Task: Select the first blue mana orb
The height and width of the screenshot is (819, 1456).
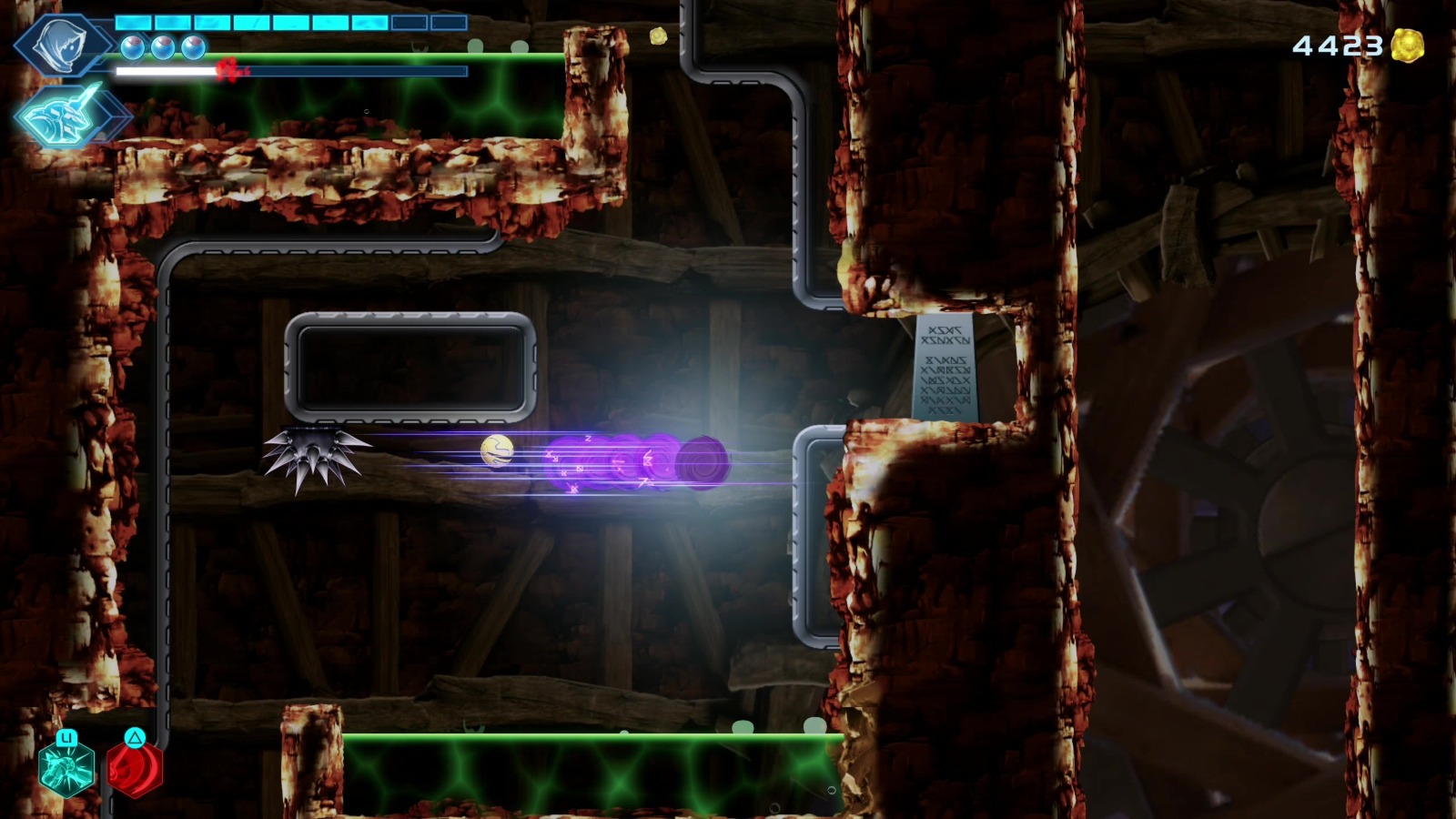Action: tap(133, 47)
